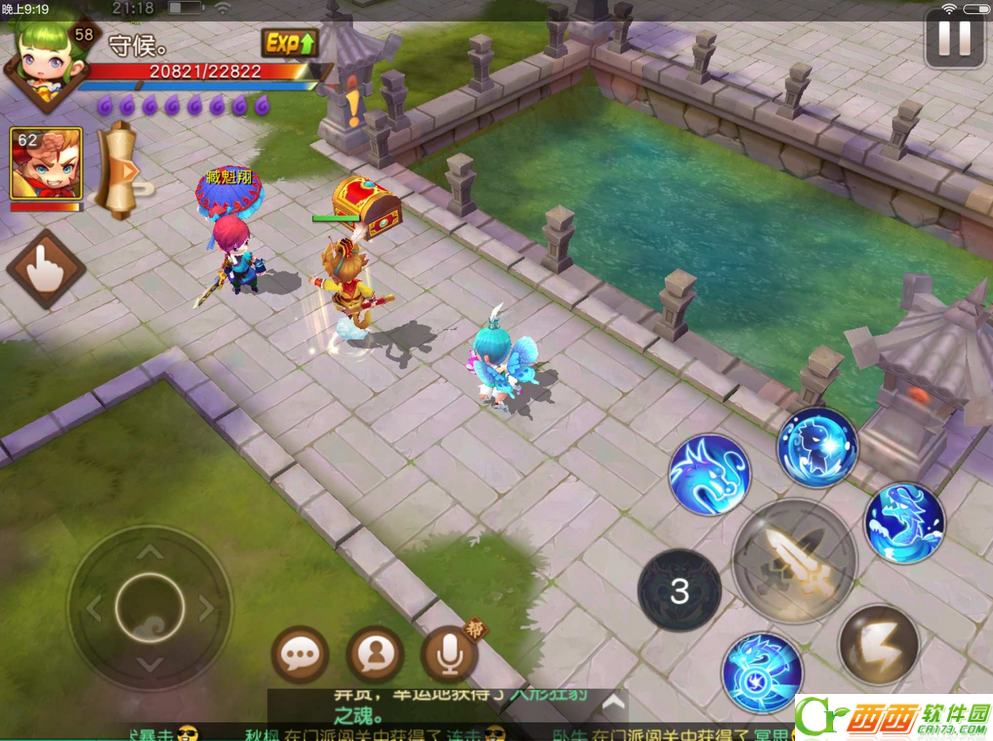Viewport: 993px width, 741px height.
Task: Cast the blue dragon head skill
Action: [709, 475]
